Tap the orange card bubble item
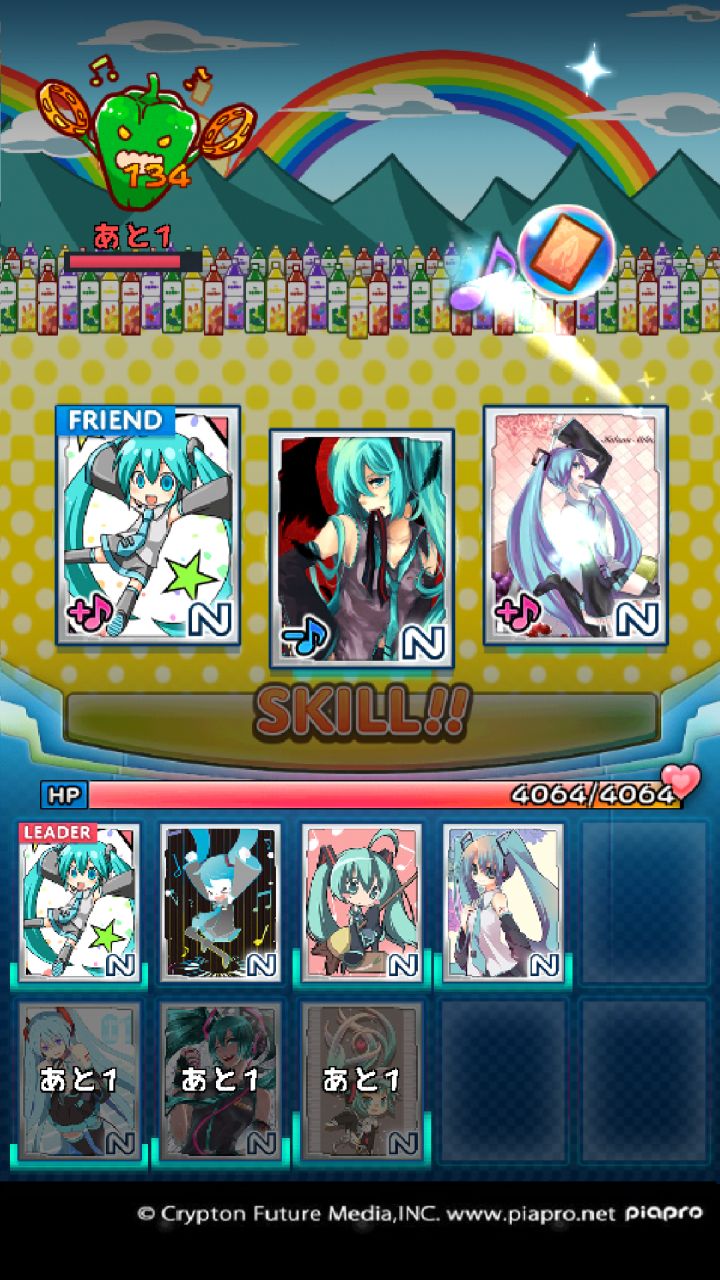 tap(566, 253)
